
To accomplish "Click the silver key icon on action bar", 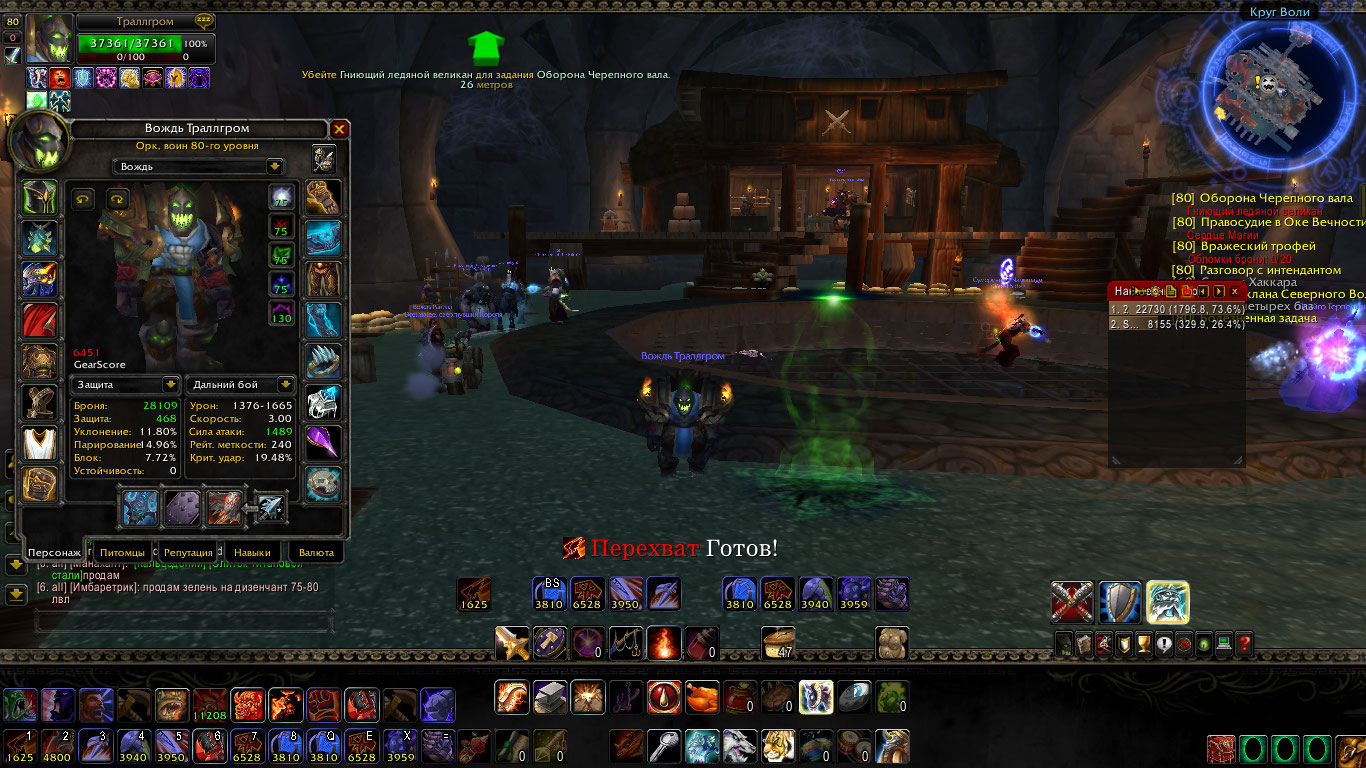I will (x=664, y=746).
